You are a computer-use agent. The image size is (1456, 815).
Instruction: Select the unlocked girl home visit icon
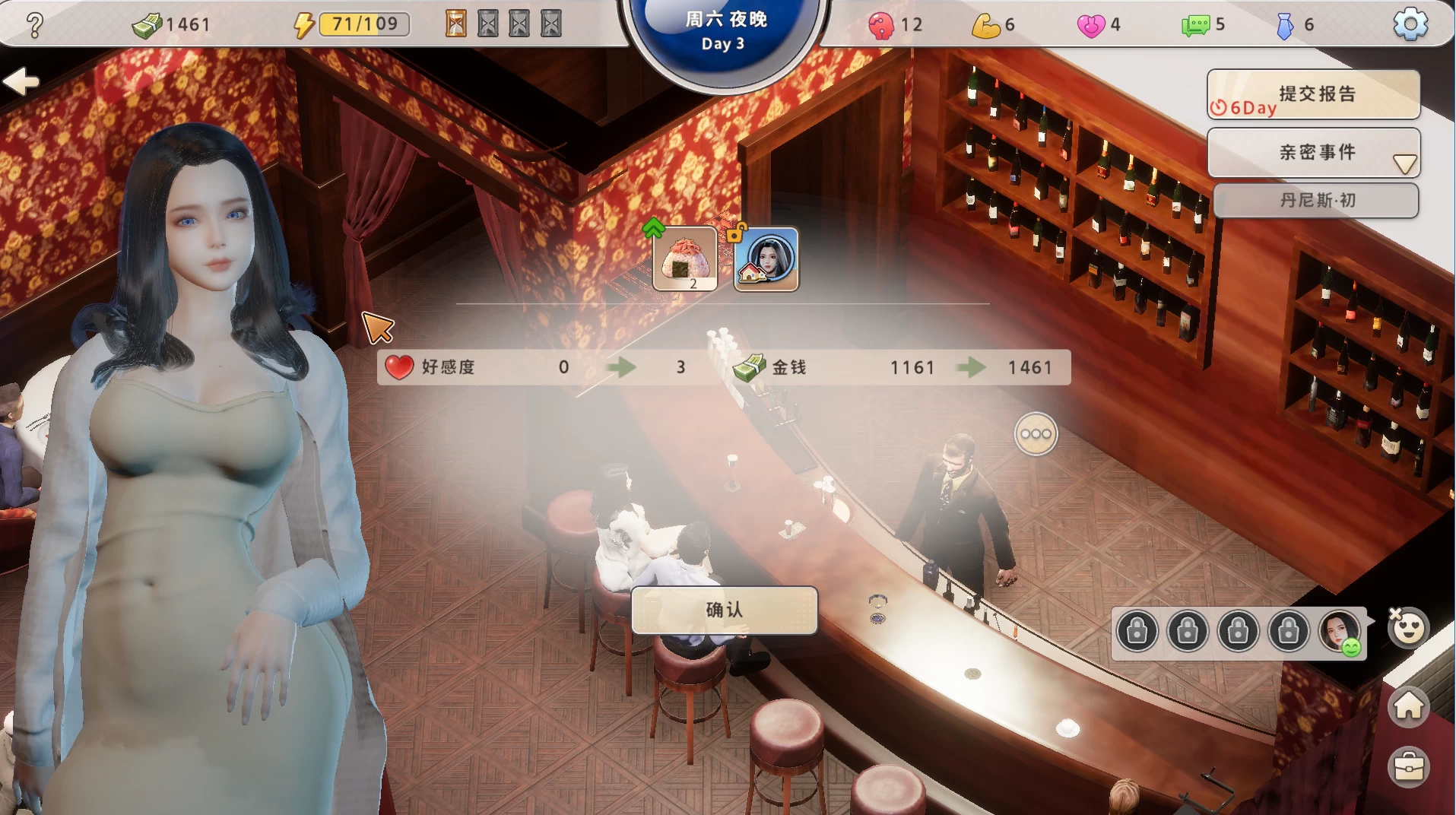point(766,259)
